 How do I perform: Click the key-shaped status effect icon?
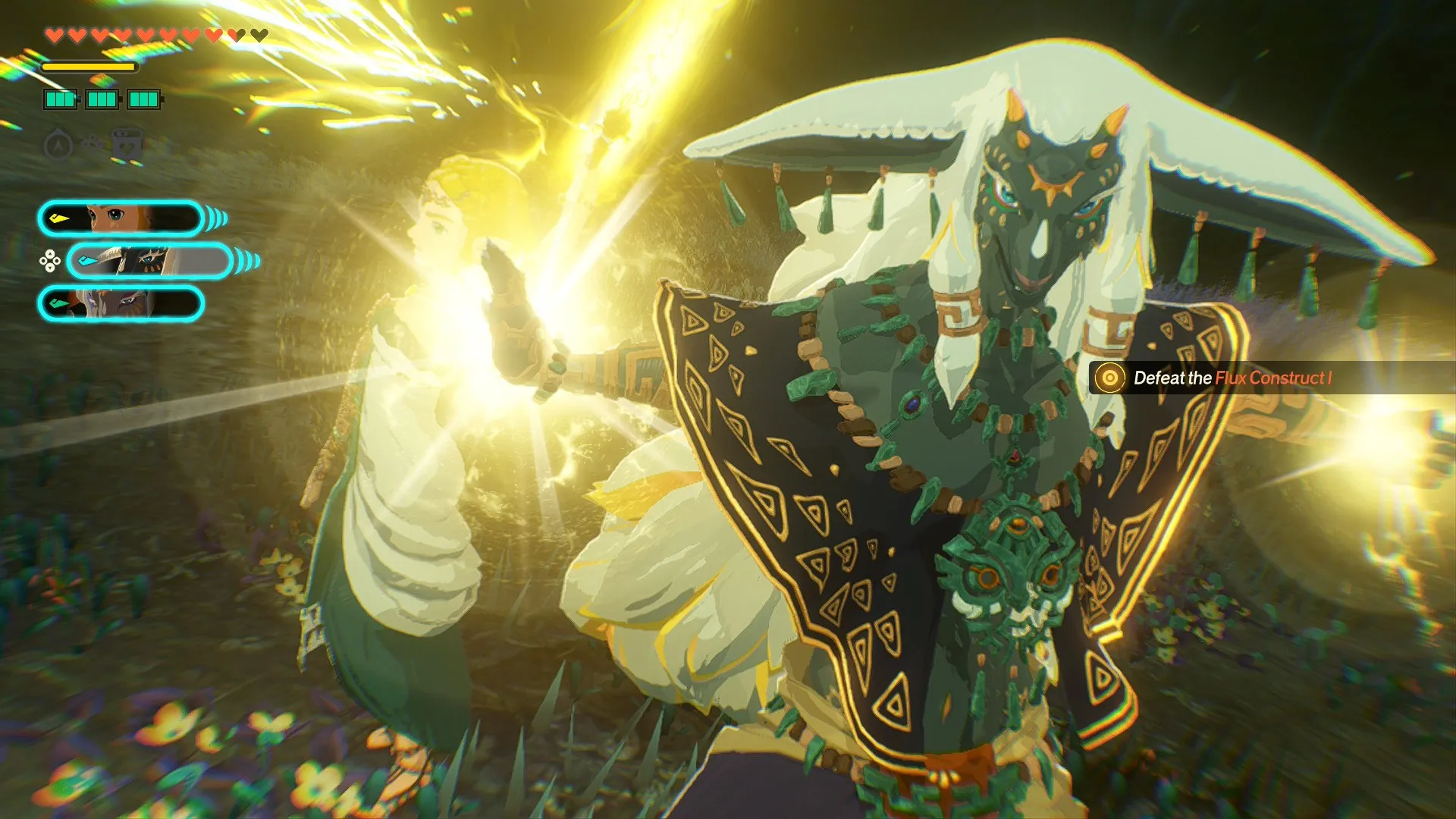[93, 141]
